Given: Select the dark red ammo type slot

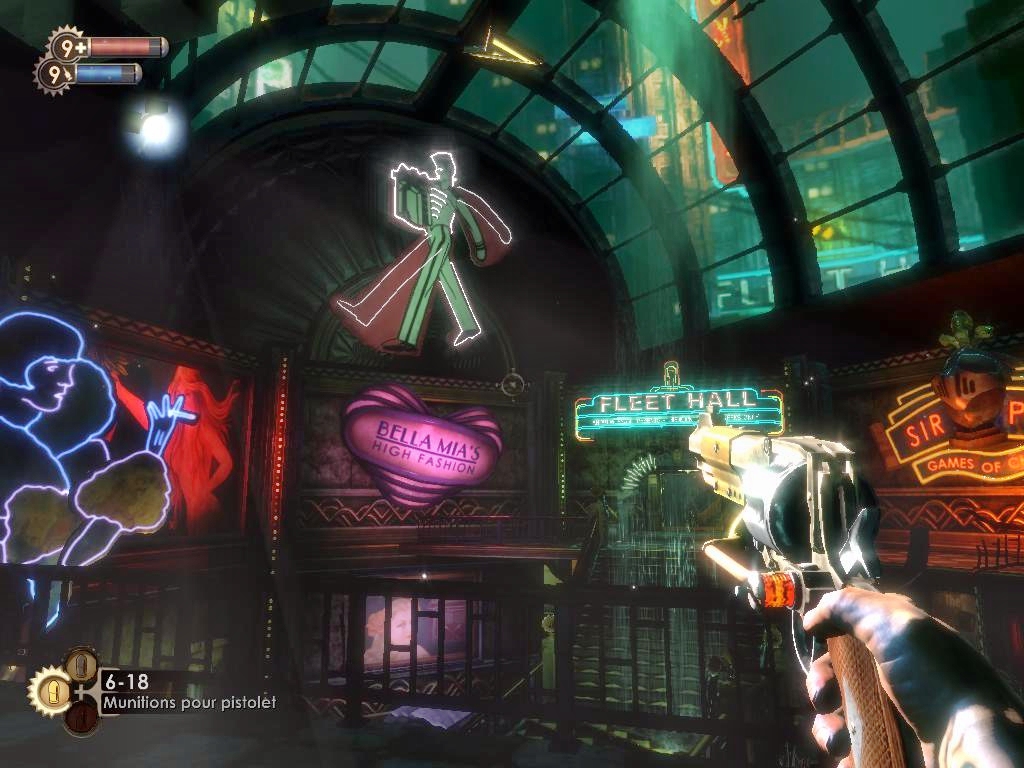Looking at the screenshot, I should [81, 717].
